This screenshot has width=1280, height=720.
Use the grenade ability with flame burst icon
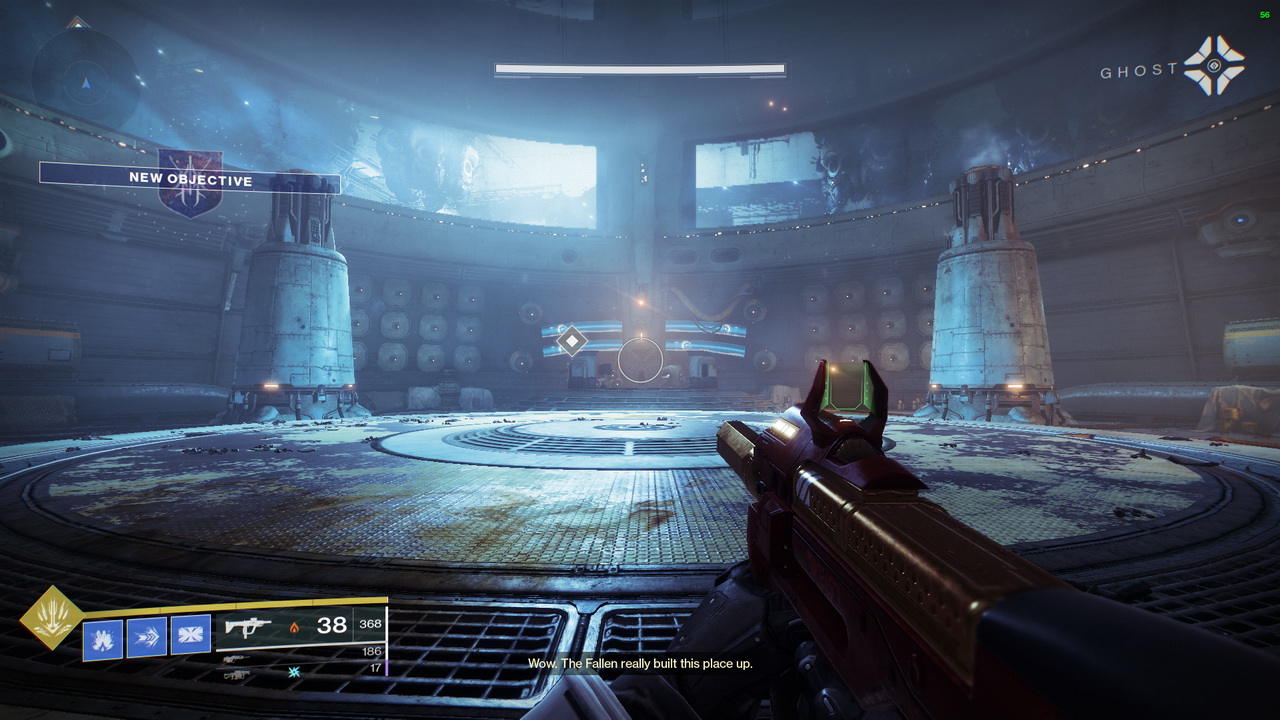pos(102,639)
